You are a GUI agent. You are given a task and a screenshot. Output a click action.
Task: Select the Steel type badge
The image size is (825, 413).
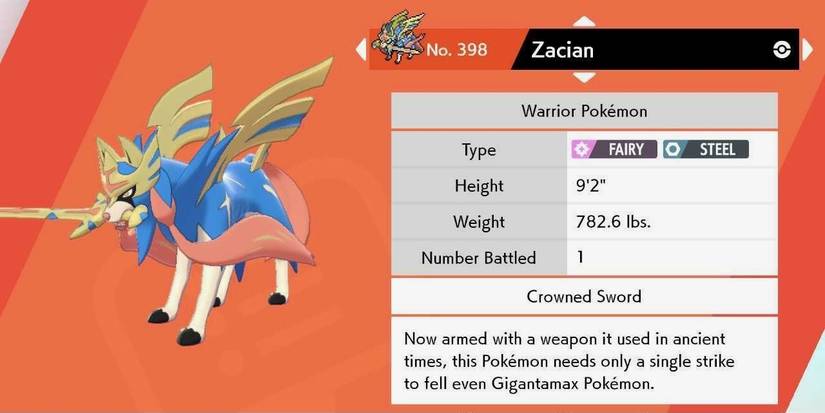point(705,150)
